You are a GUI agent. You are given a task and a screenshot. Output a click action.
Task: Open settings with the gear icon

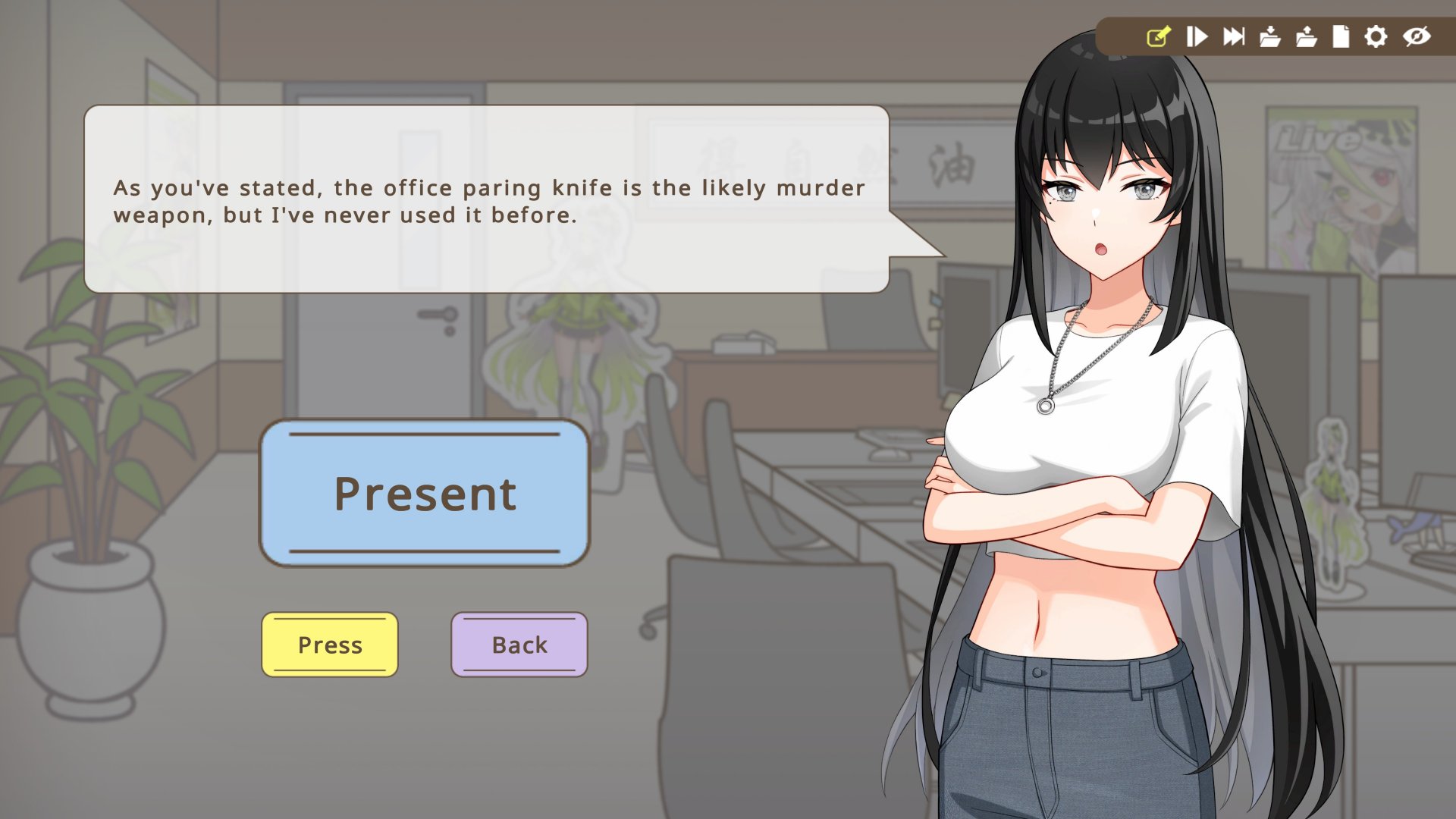[1376, 36]
